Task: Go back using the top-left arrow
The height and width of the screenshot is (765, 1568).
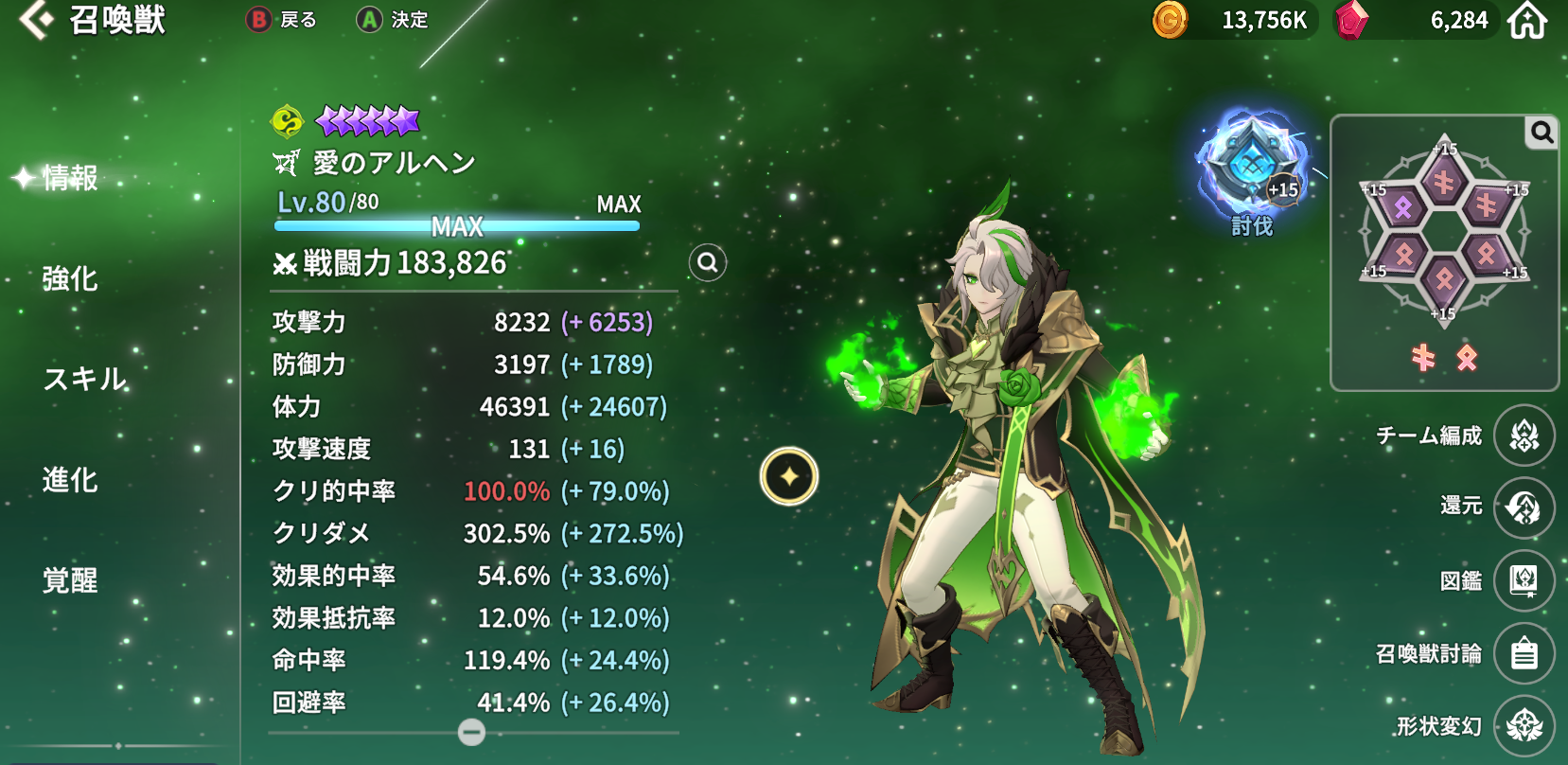Action: pyautogui.click(x=36, y=20)
